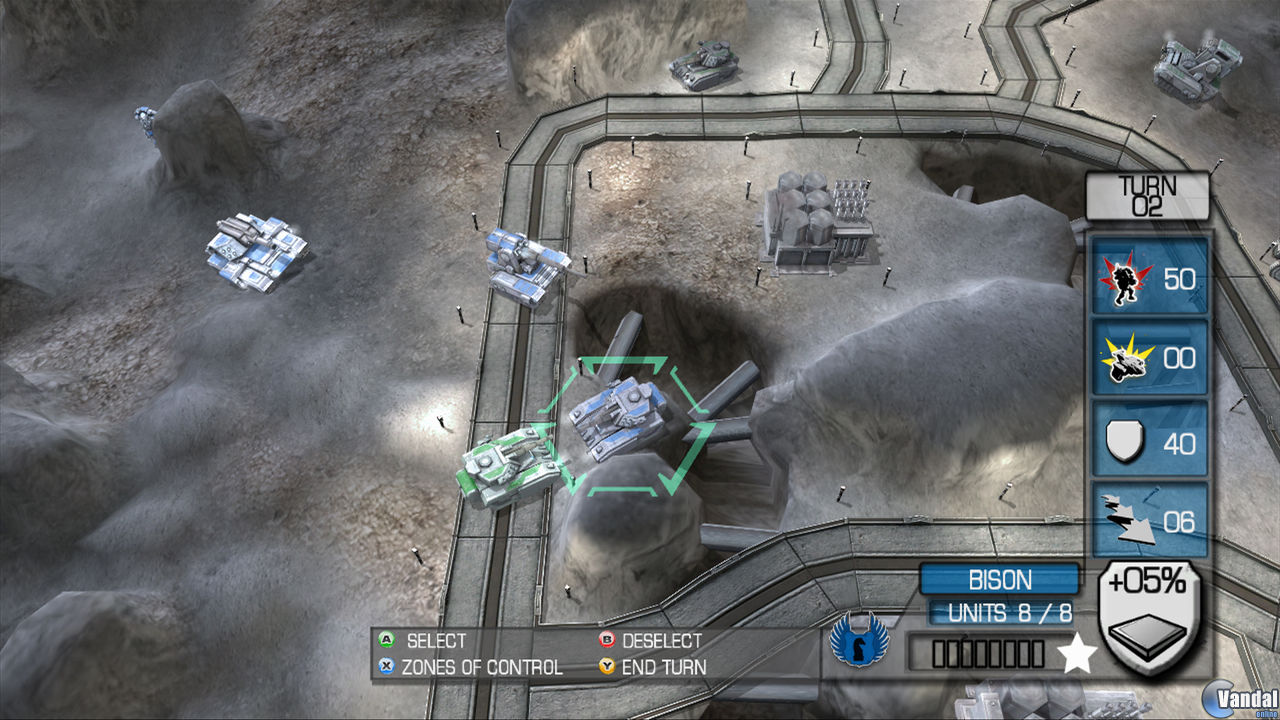Select the shield defense icon with value 40
This screenshot has height=720, width=1280.
(x=1148, y=440)
